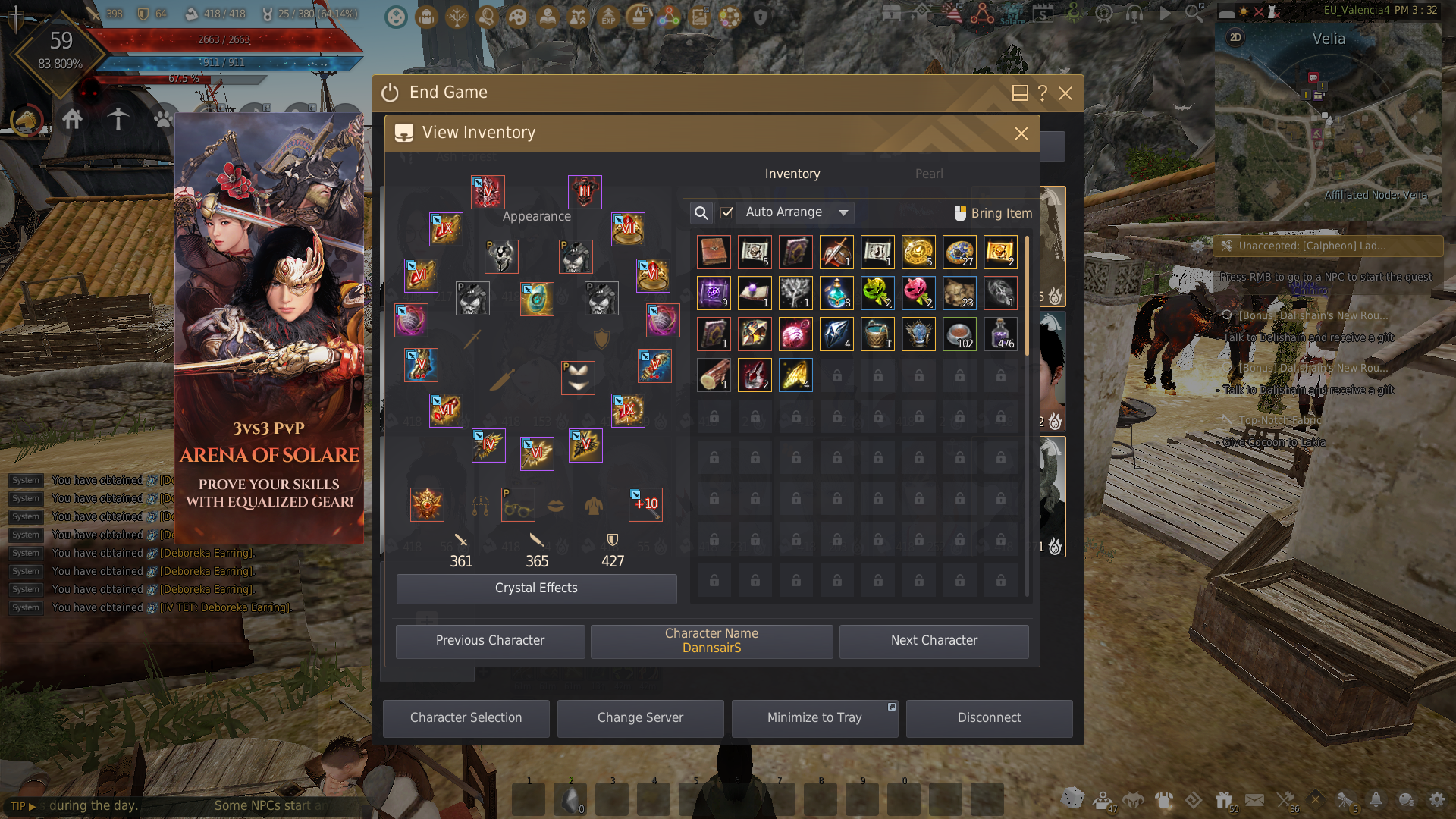The width and height of the screenshot is (1456, 819).
Task: Choose the Change Server option
Action: tap(640, 718)
